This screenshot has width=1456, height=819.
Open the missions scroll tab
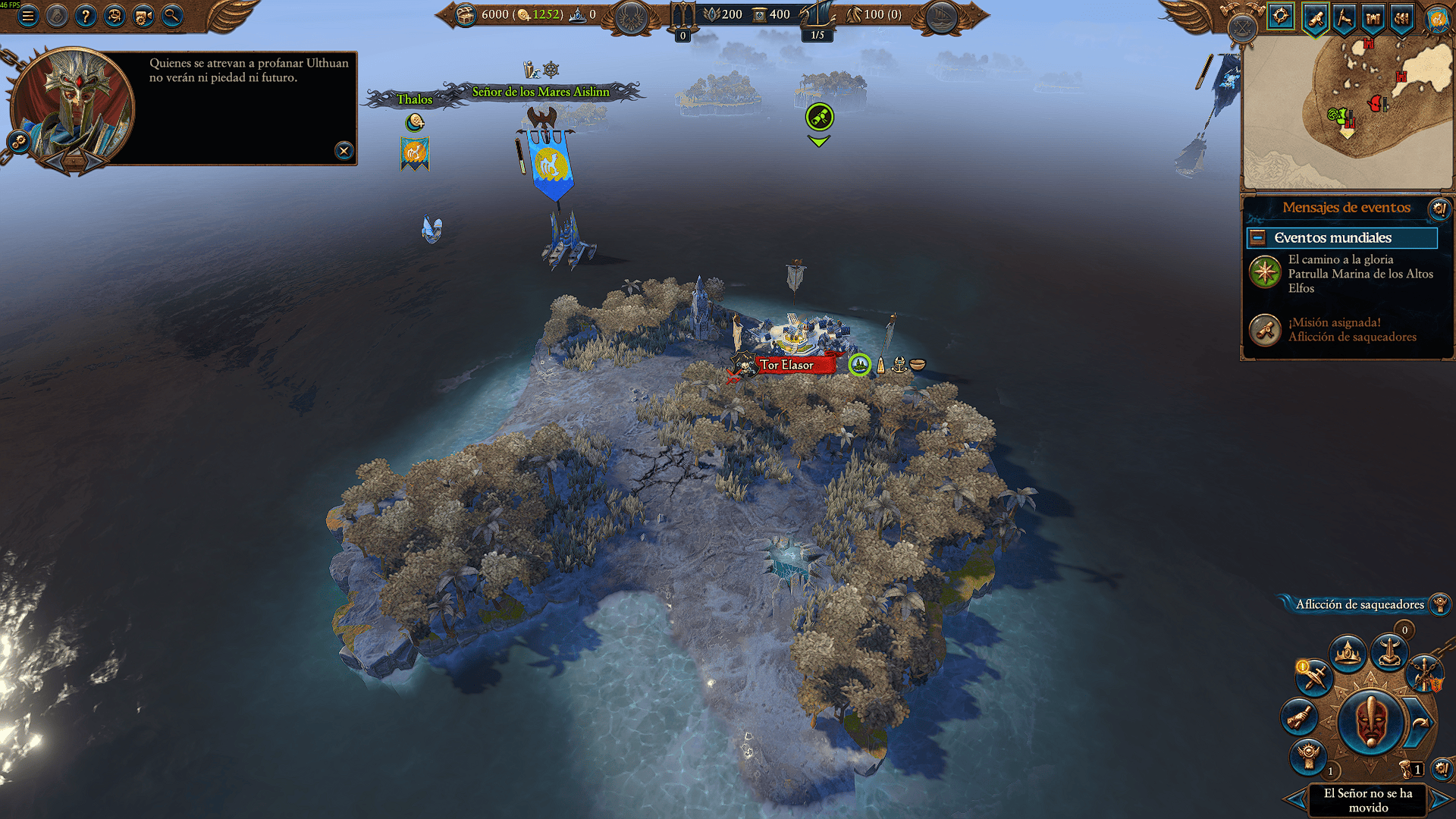[1316, 17]
